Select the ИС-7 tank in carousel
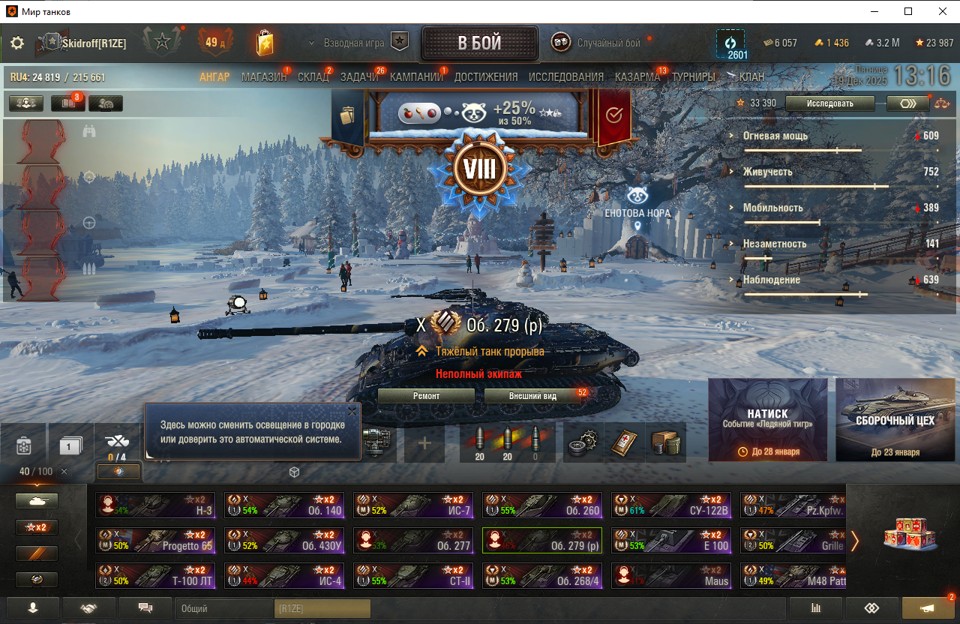The height and width of the screenshot is (624, 960). [x=413, y=506]
